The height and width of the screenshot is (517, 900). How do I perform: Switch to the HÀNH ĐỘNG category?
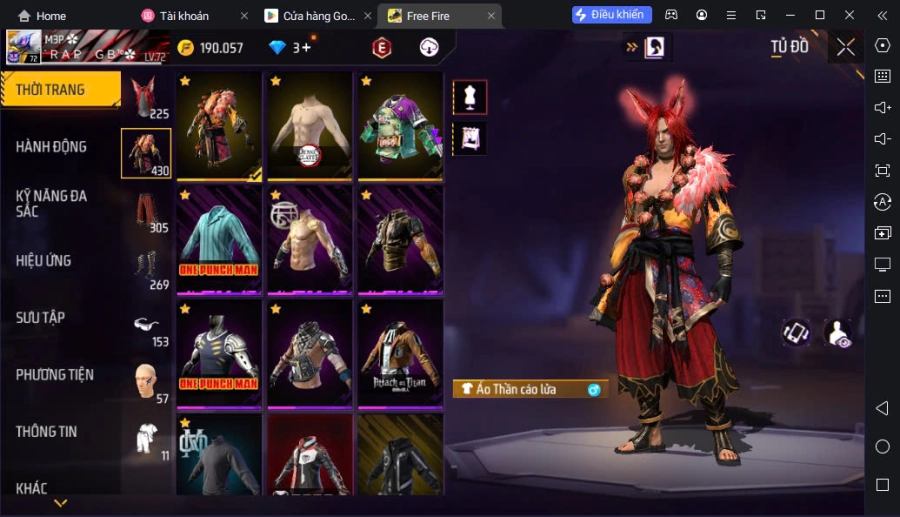pyautogui.click(x=52, y=147)
